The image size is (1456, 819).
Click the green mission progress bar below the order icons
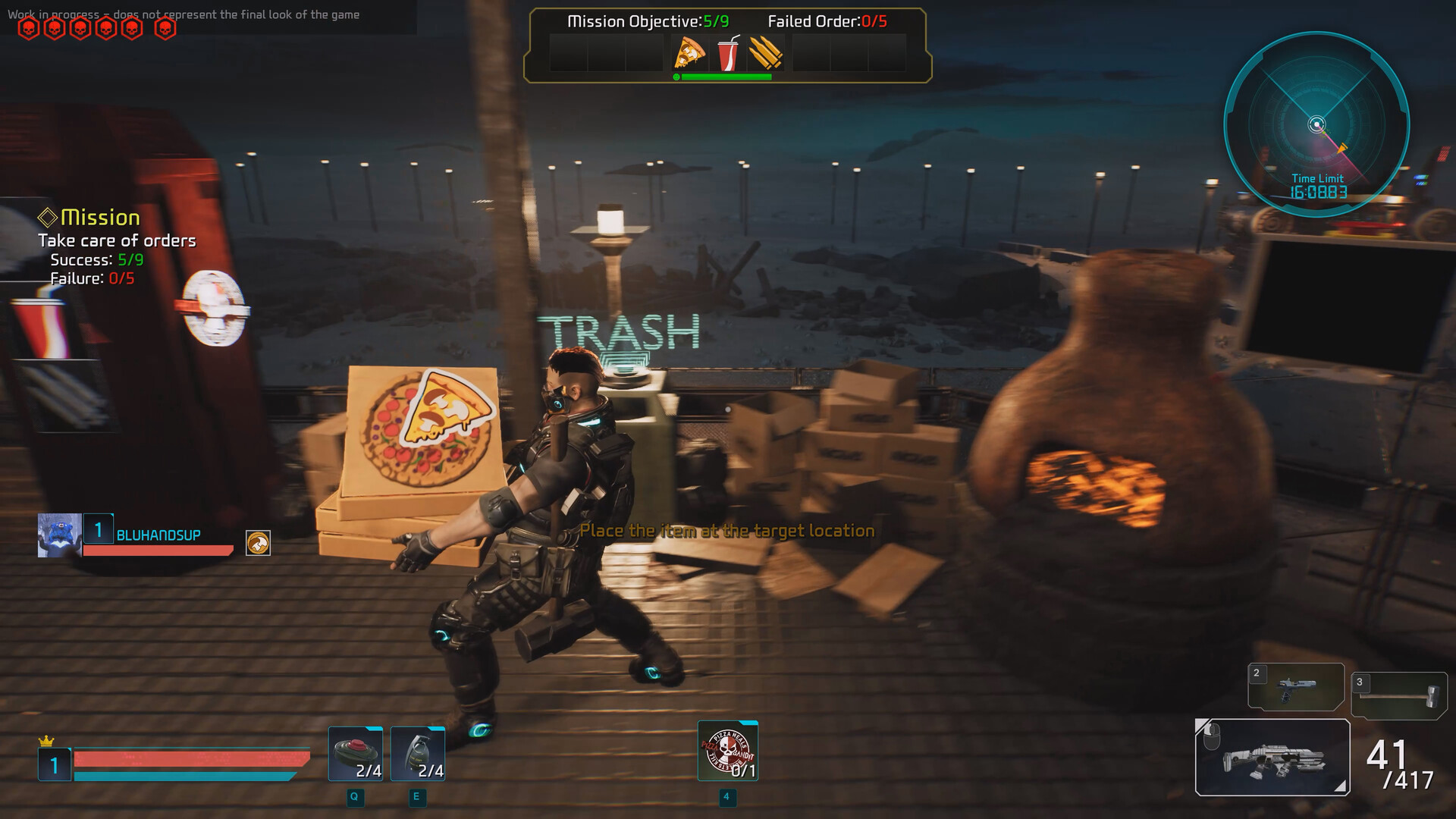(727, 77)
